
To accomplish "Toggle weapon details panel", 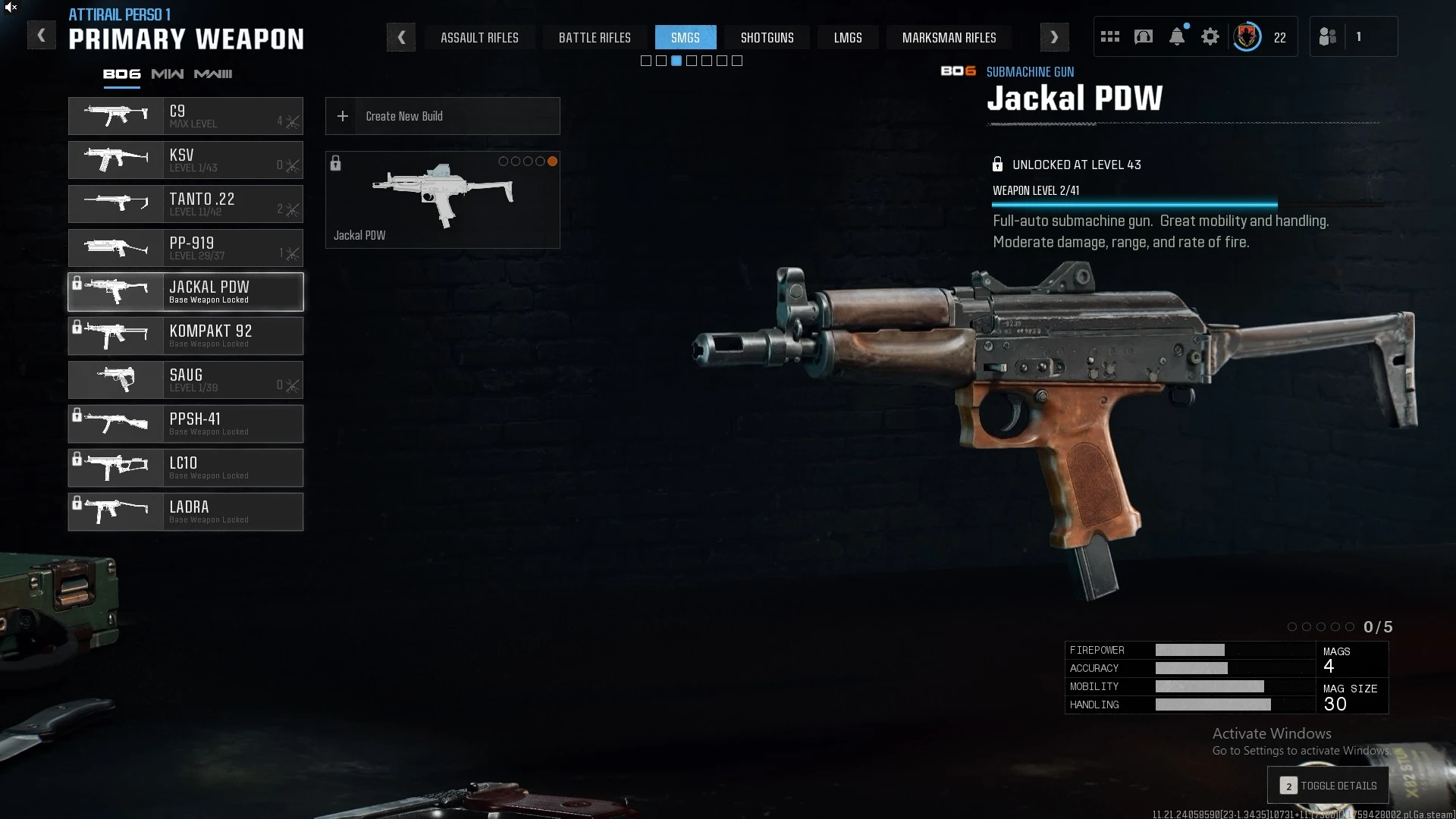I will click(1328, 786).
